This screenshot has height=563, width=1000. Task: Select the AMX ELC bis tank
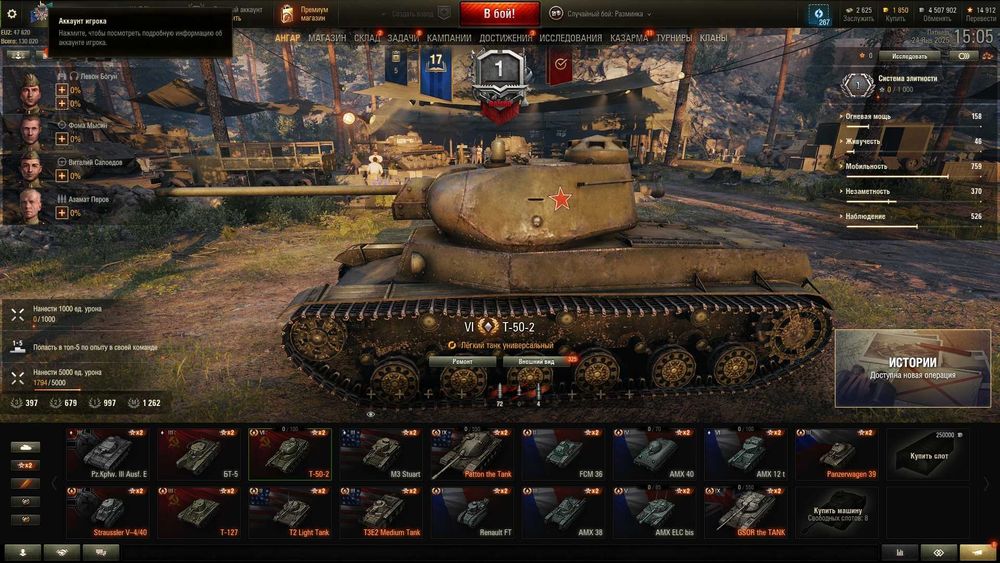pyautogui.click(x=655, y=512)
